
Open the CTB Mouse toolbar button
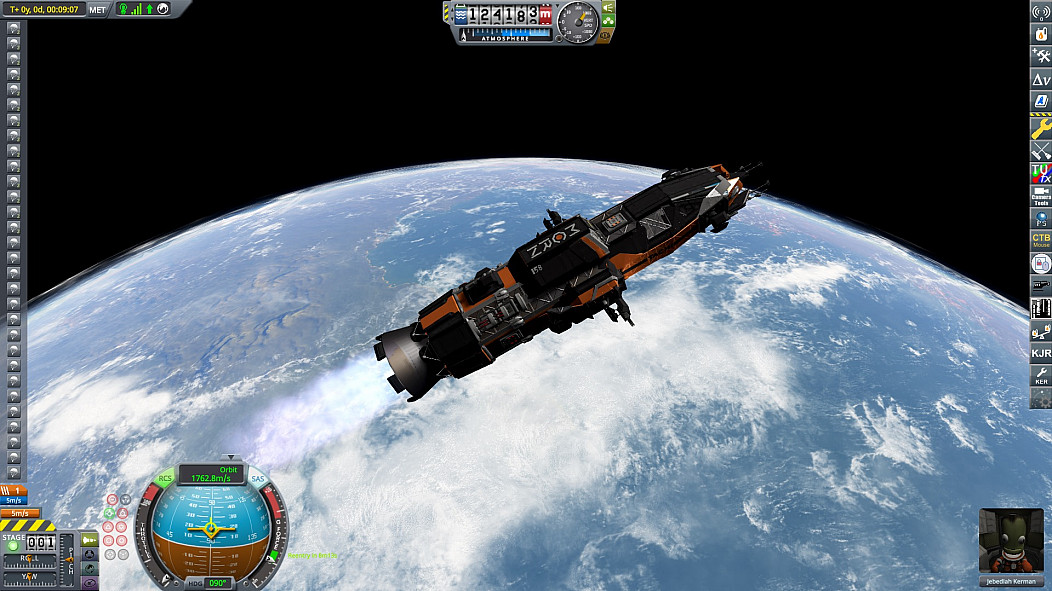[x=1041, y=240]
